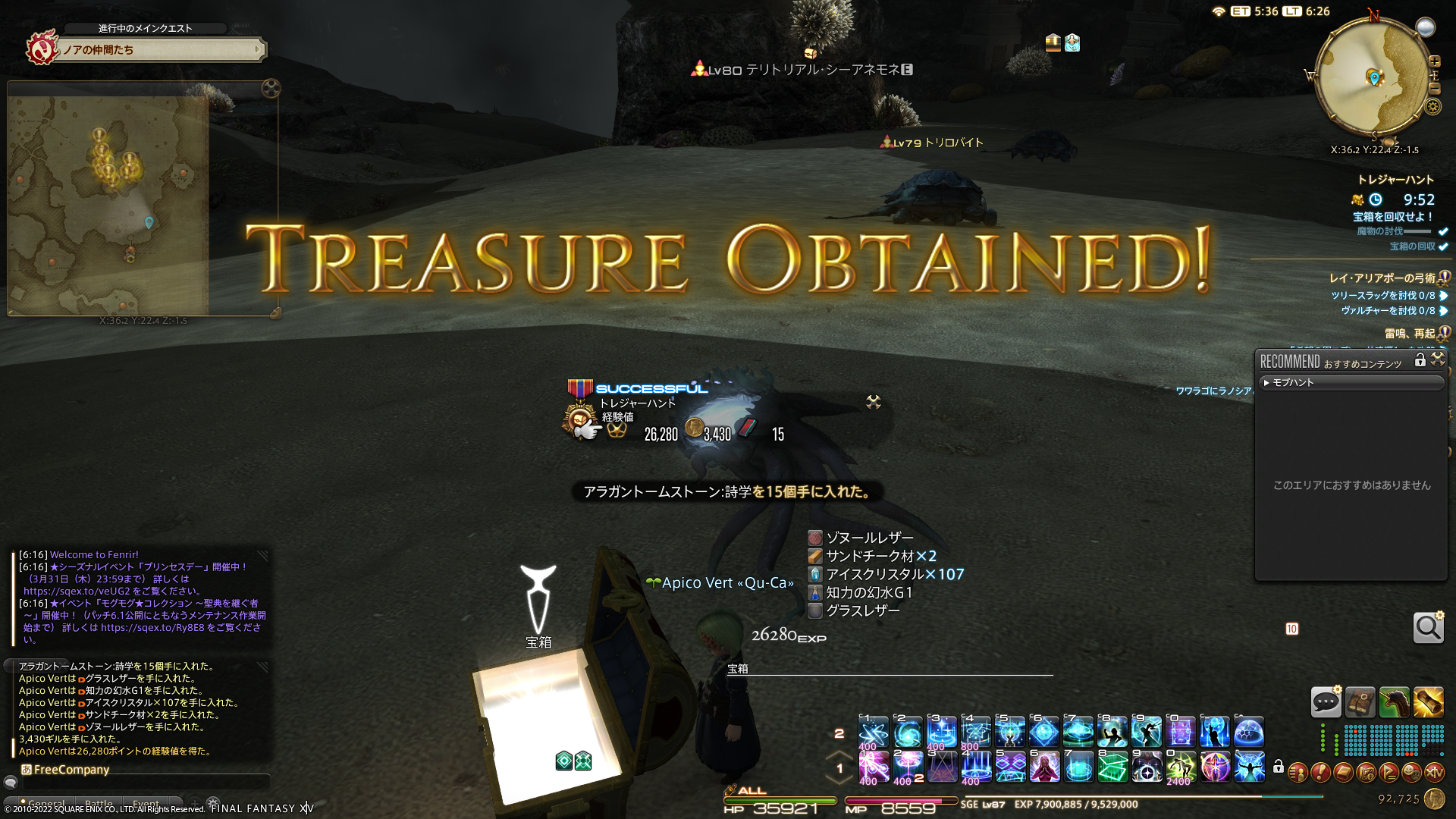Open the XIV system menu button
This screenshot has width=1456, height=819.
pyautogui.click(x=1434, y=773)
